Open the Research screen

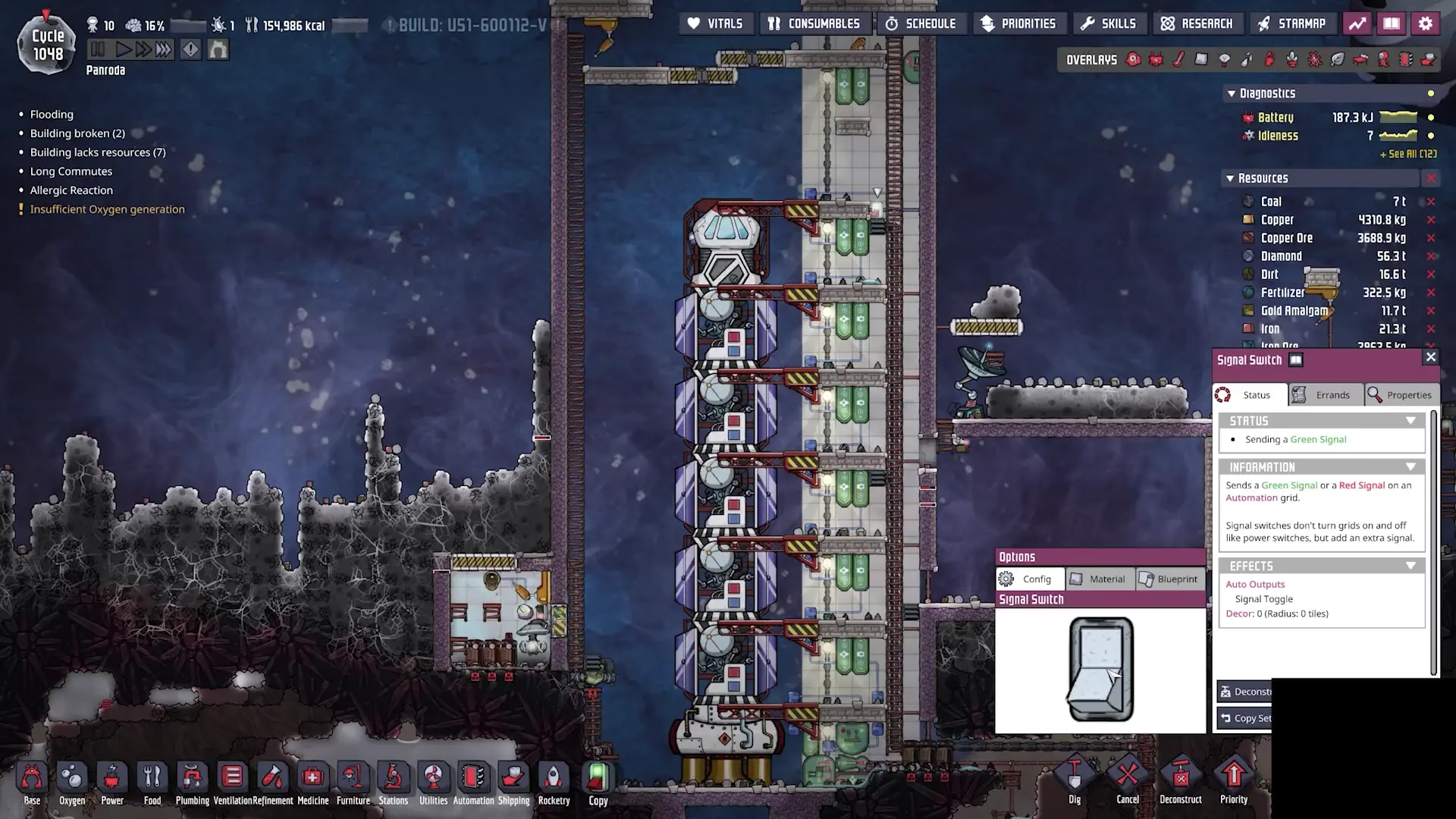[1198, 23]
